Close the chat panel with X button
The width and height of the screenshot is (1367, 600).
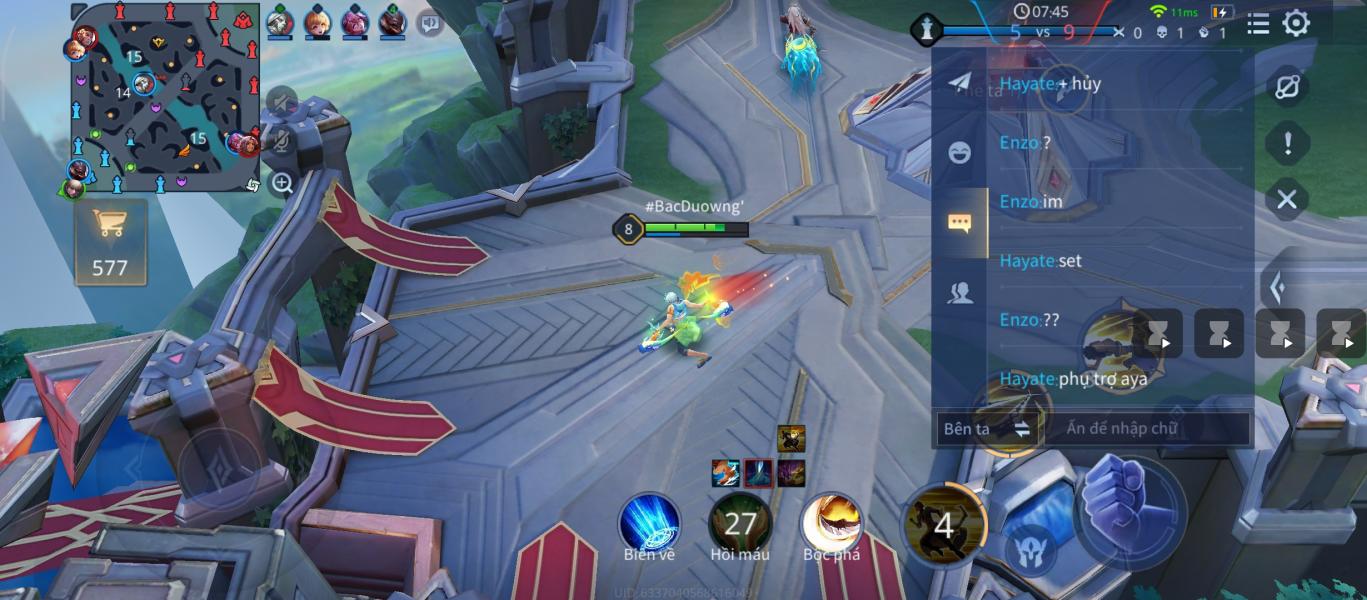(1287, 199)
